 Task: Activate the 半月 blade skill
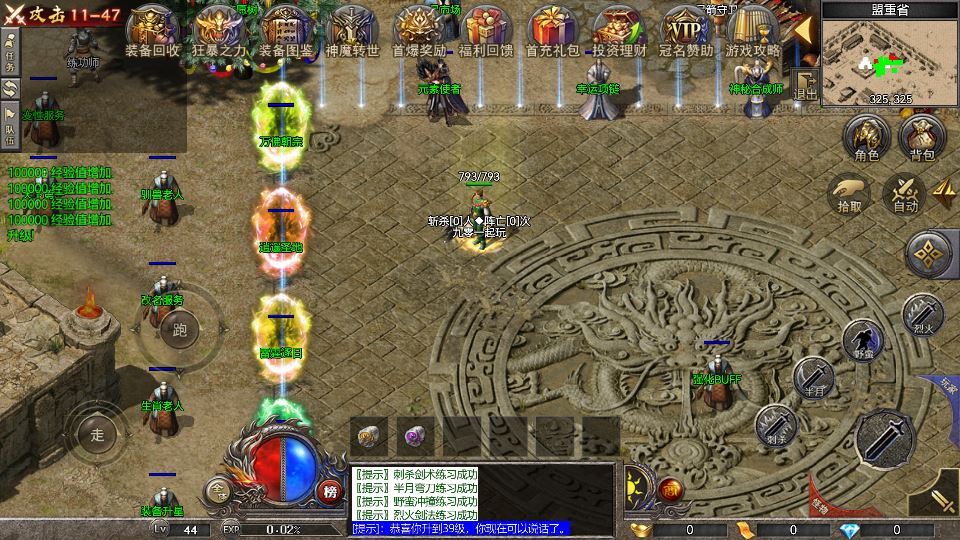pyautogui.click(x=814, y=377)
